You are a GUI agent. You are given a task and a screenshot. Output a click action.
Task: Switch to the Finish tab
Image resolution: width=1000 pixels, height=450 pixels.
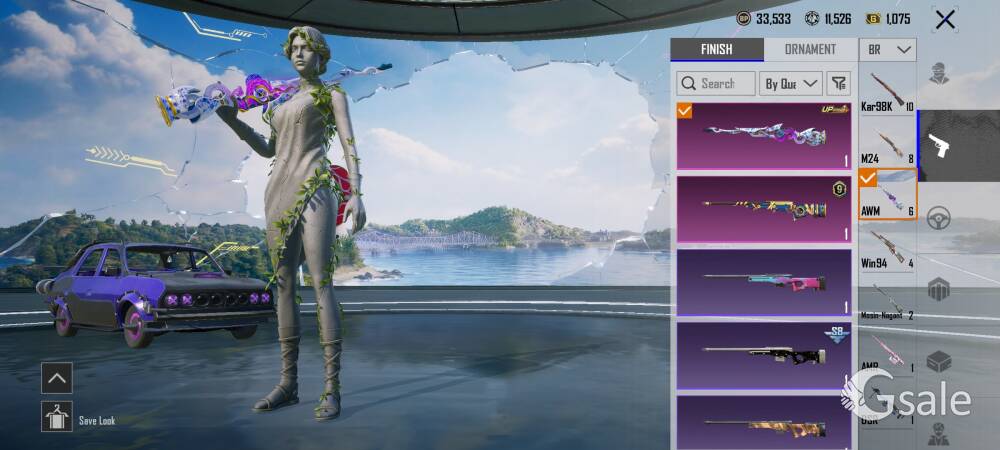tap(716, 50)
